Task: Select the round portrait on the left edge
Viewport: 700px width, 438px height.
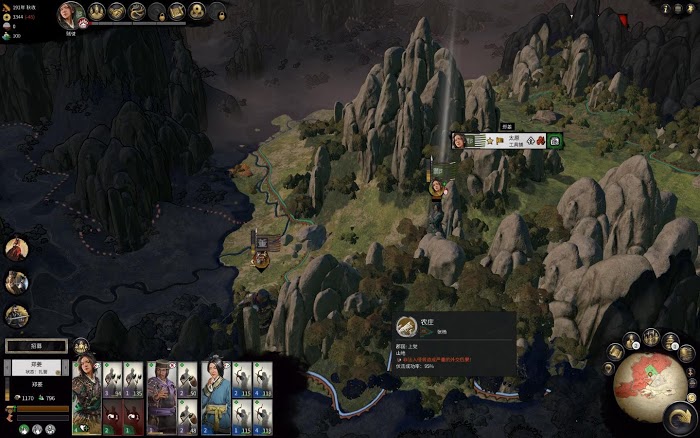Action: [16, 248]
